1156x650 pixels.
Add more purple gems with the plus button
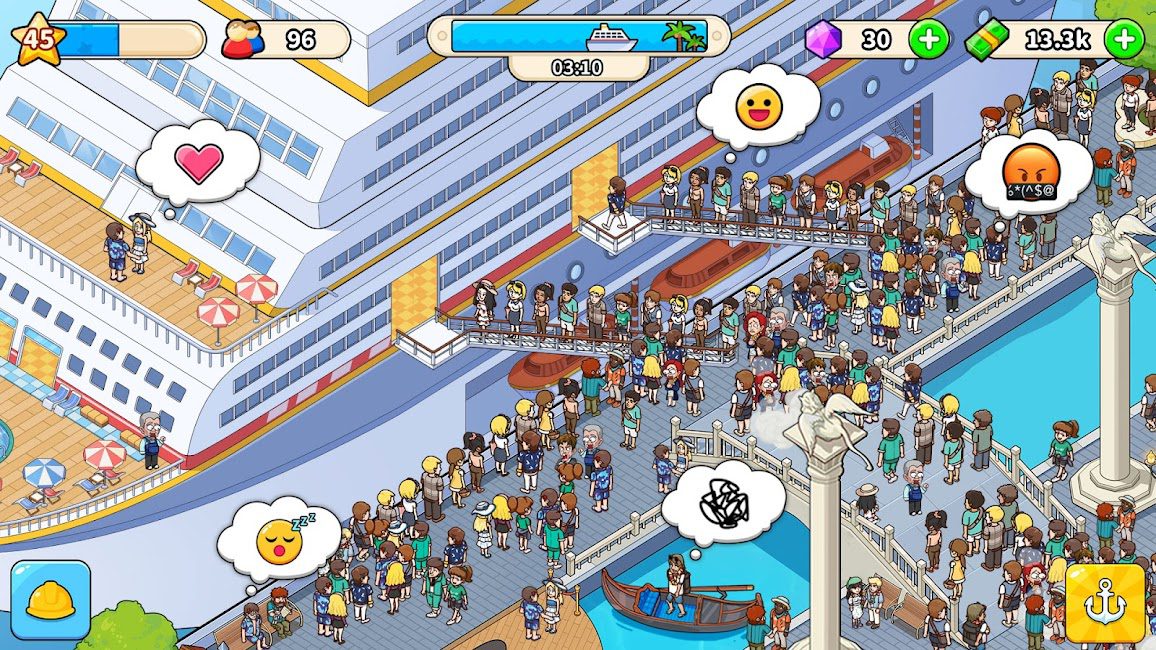928,40
